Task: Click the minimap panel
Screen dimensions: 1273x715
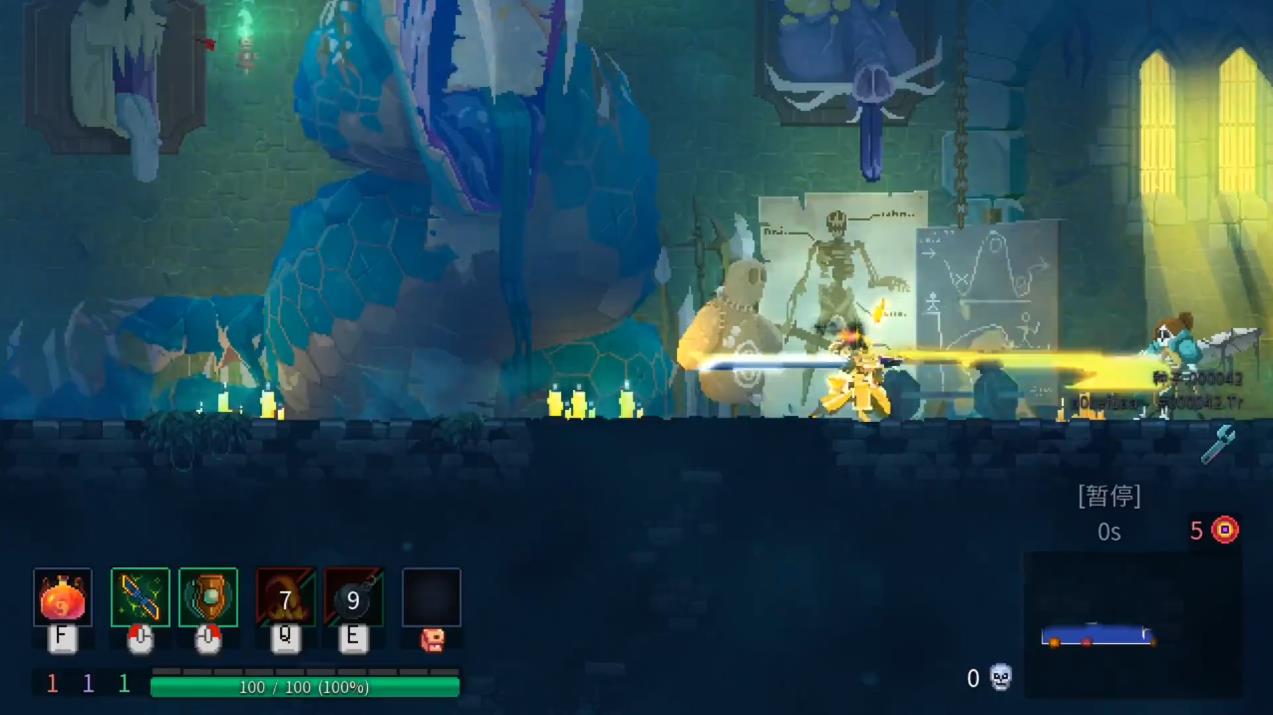Action: [x=1130, y=624]
